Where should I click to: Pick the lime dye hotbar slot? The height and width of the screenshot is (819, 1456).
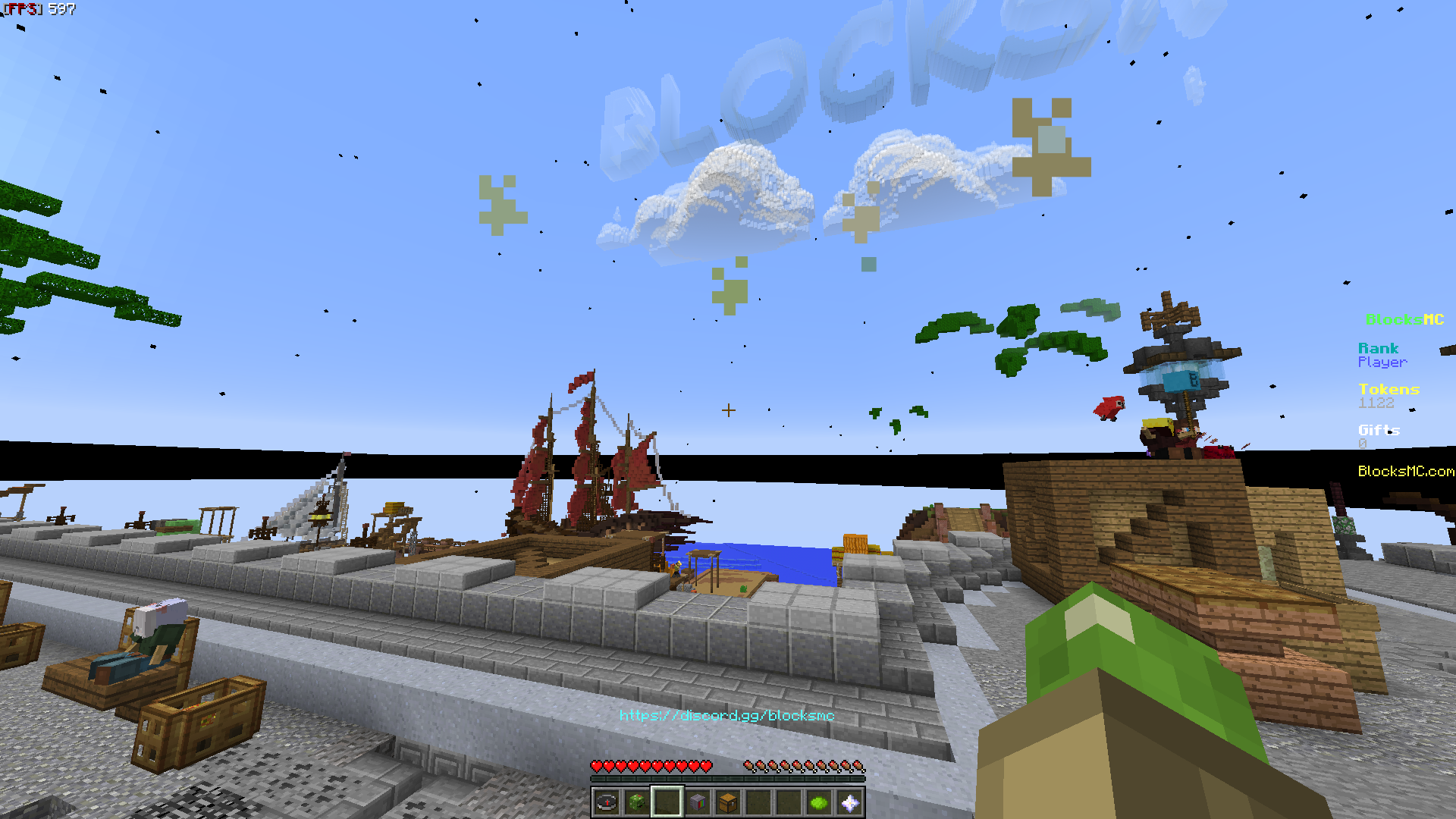point(819,802)
